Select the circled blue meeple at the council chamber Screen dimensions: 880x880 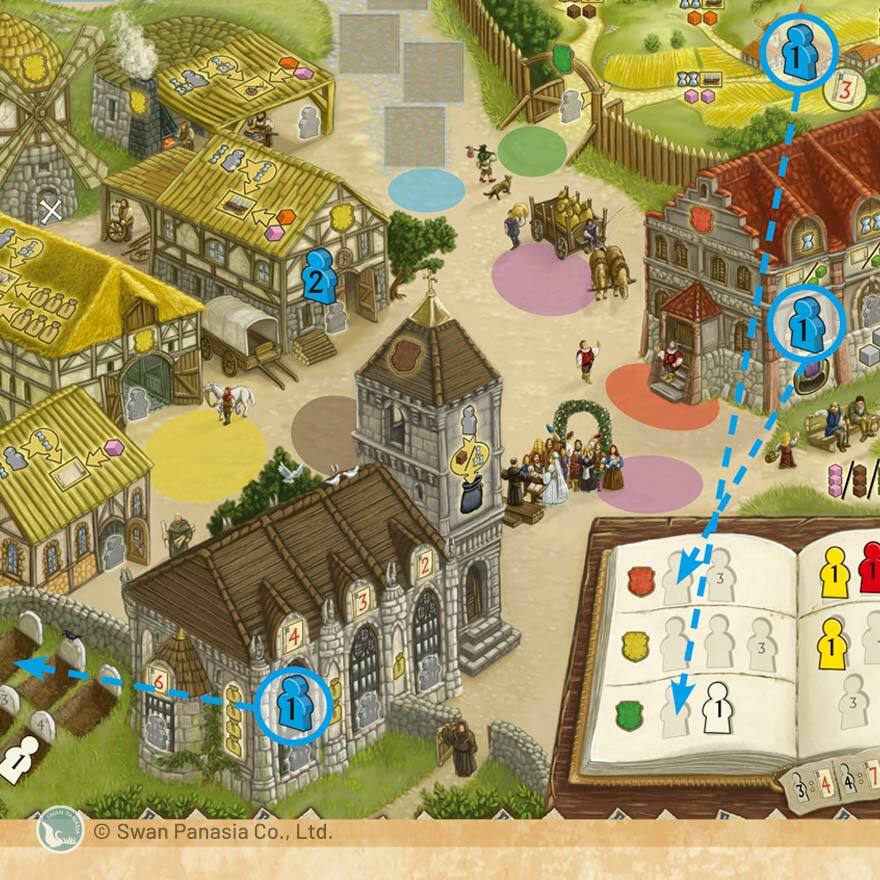[x=806, y=322]
